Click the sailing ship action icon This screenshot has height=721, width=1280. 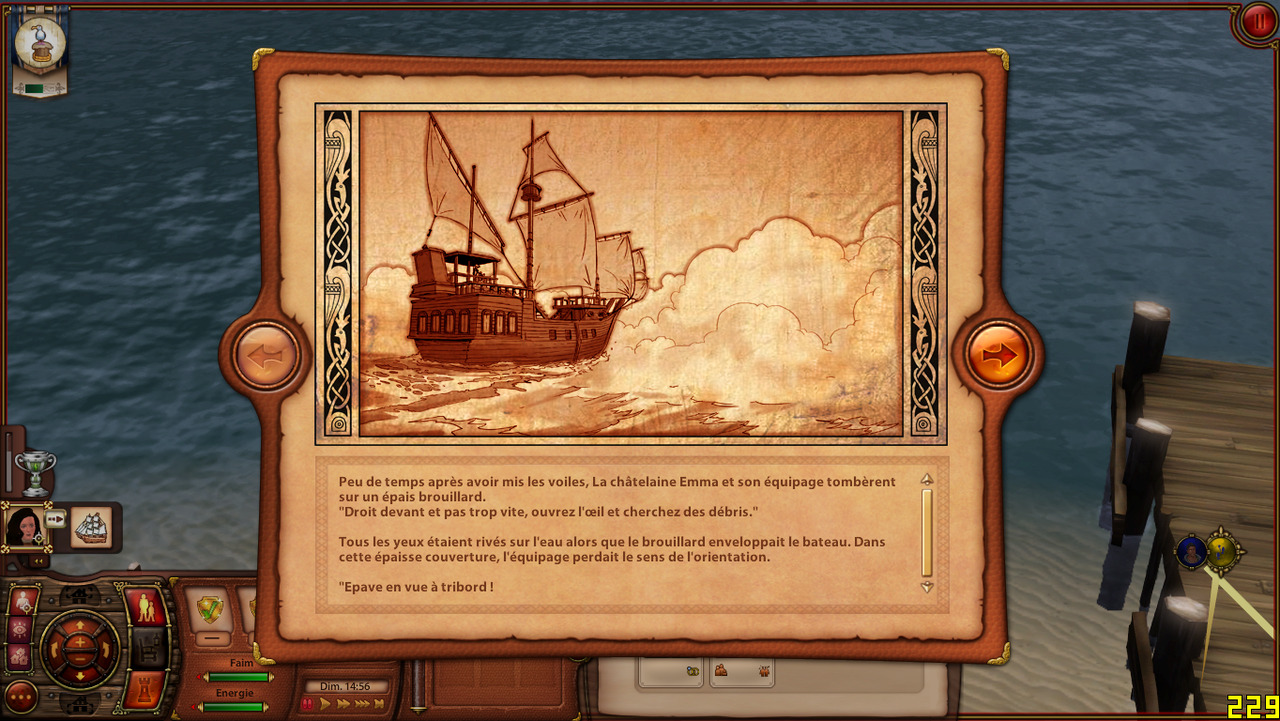click(91, 527)
